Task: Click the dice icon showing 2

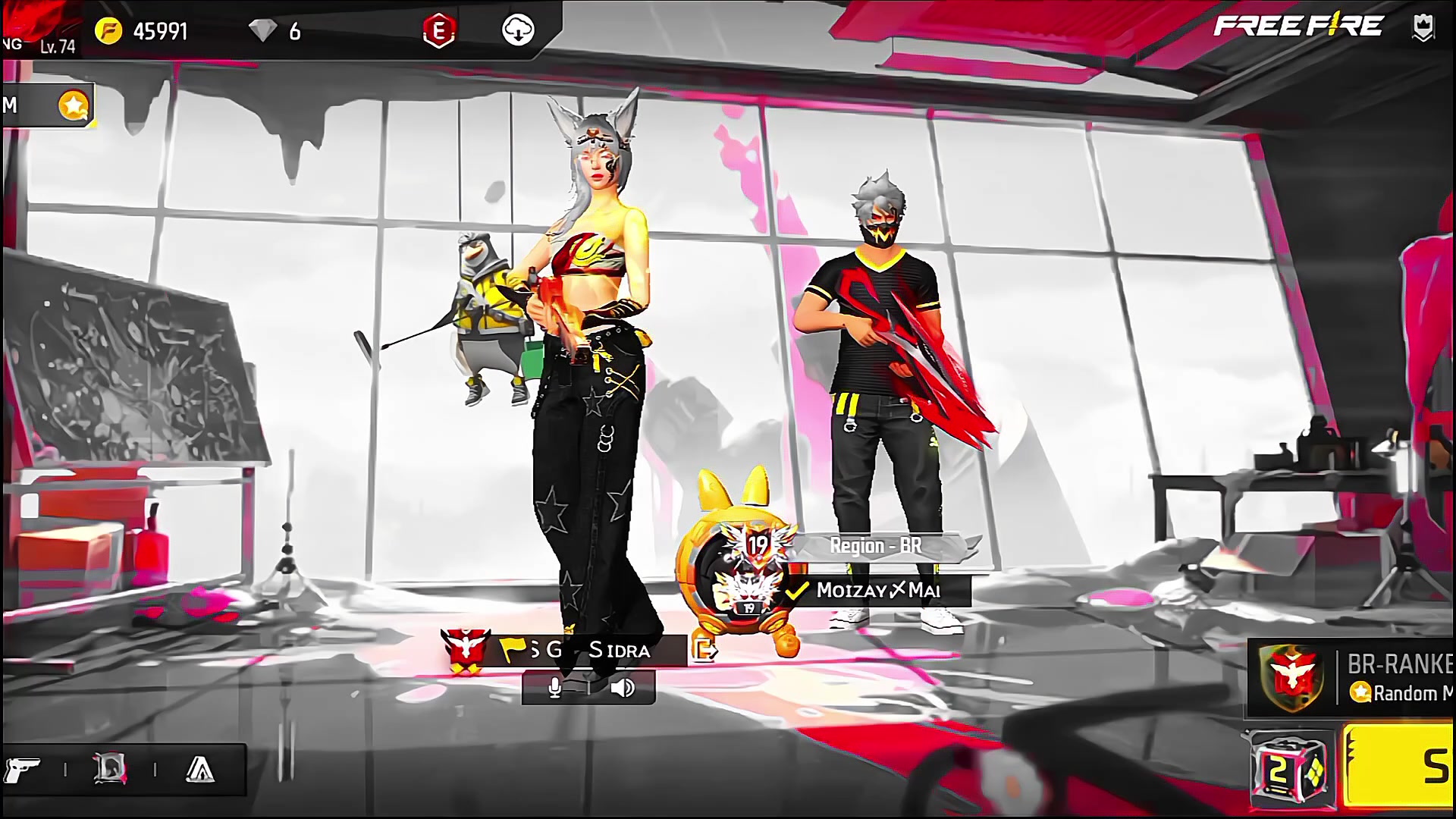Action: pyautogui.click(x=1291, y=770)
